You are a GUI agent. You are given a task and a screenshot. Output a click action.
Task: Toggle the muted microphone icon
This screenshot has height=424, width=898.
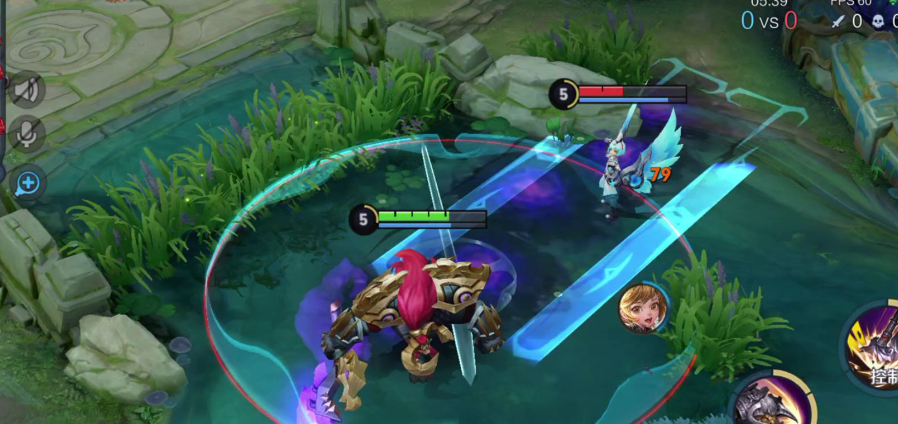[x=27, y=133]
